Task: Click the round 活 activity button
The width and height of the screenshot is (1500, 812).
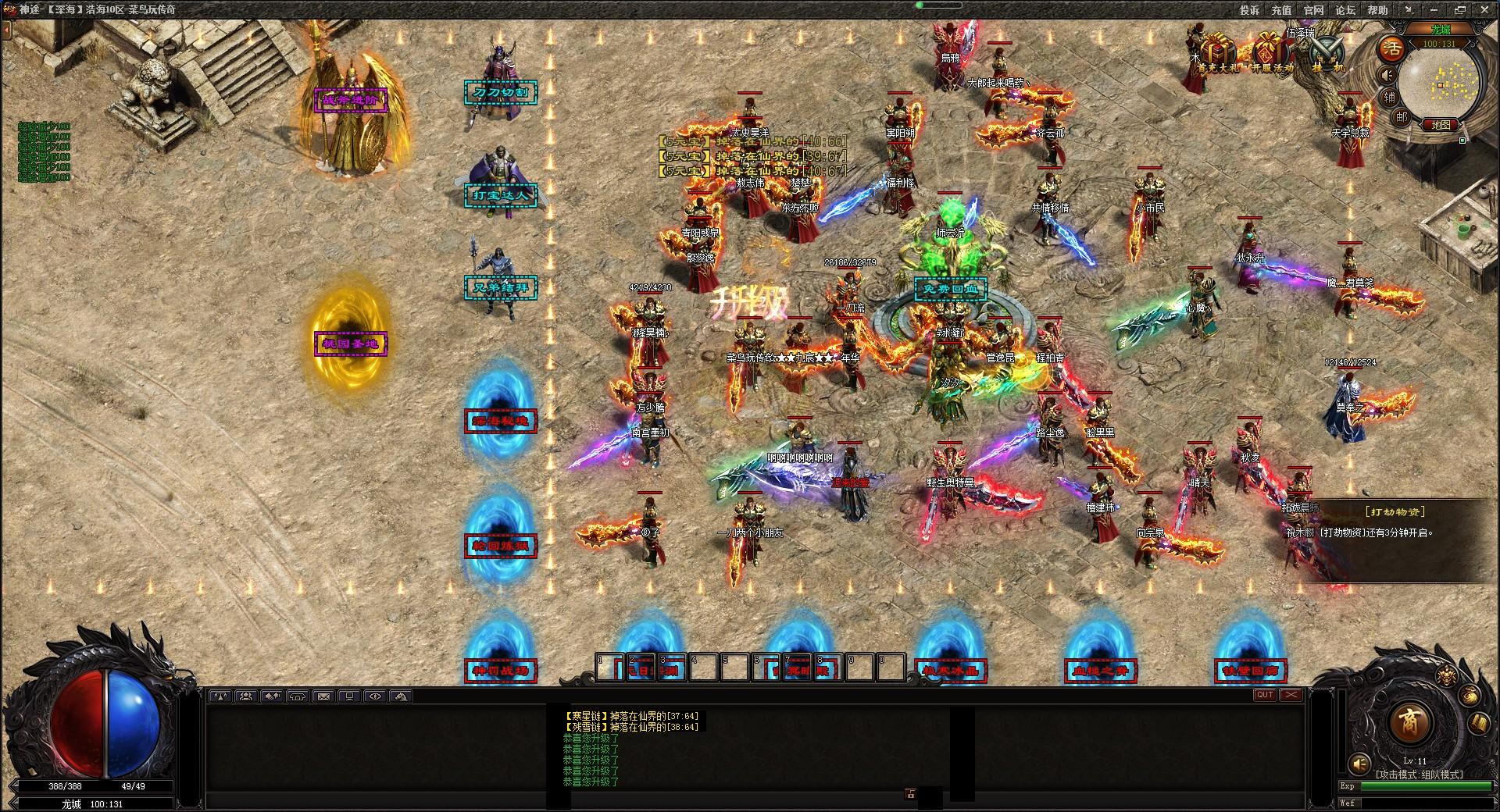Action: coord(1391,48)
